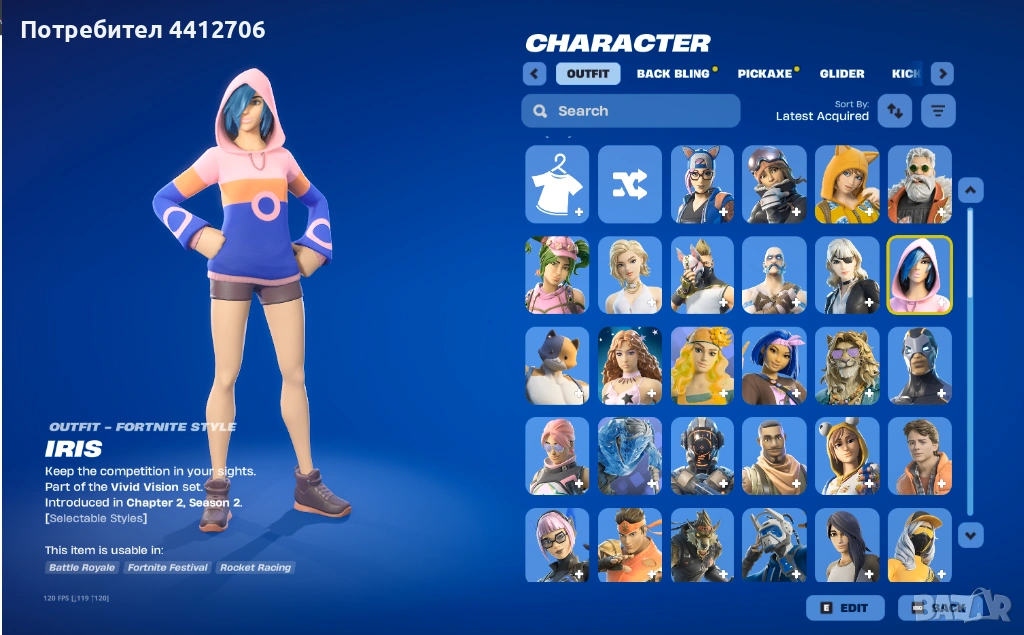The height and width of the screenshot is (635, 1024).
Task: Choose the orange cat with white body outfit
Action: [x=557, y=366]
